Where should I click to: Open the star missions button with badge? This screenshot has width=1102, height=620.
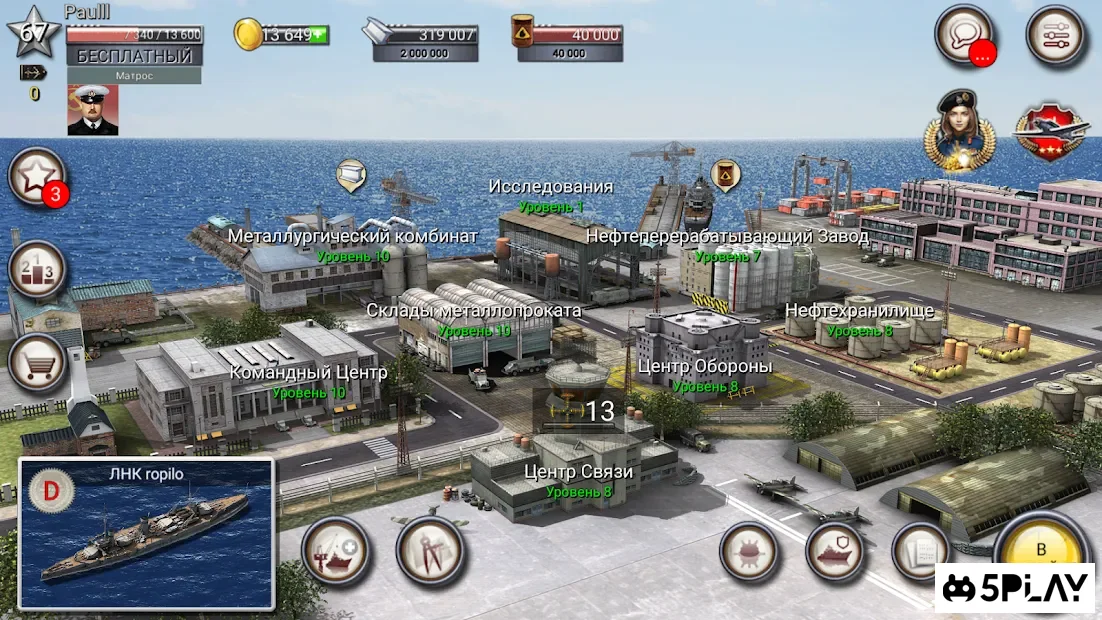tap(37, 177)
